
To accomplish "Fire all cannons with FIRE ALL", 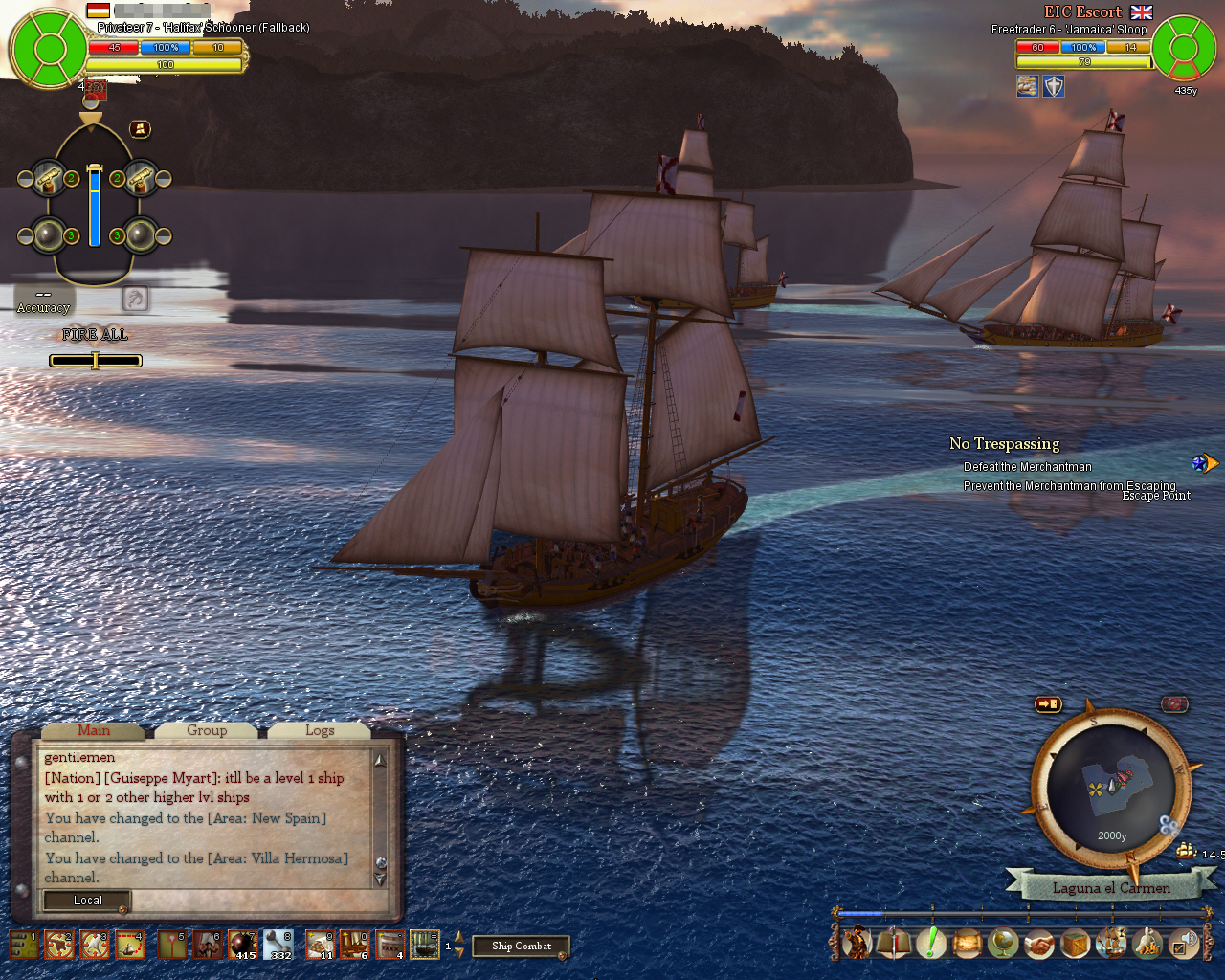I will tap(95, 335).
